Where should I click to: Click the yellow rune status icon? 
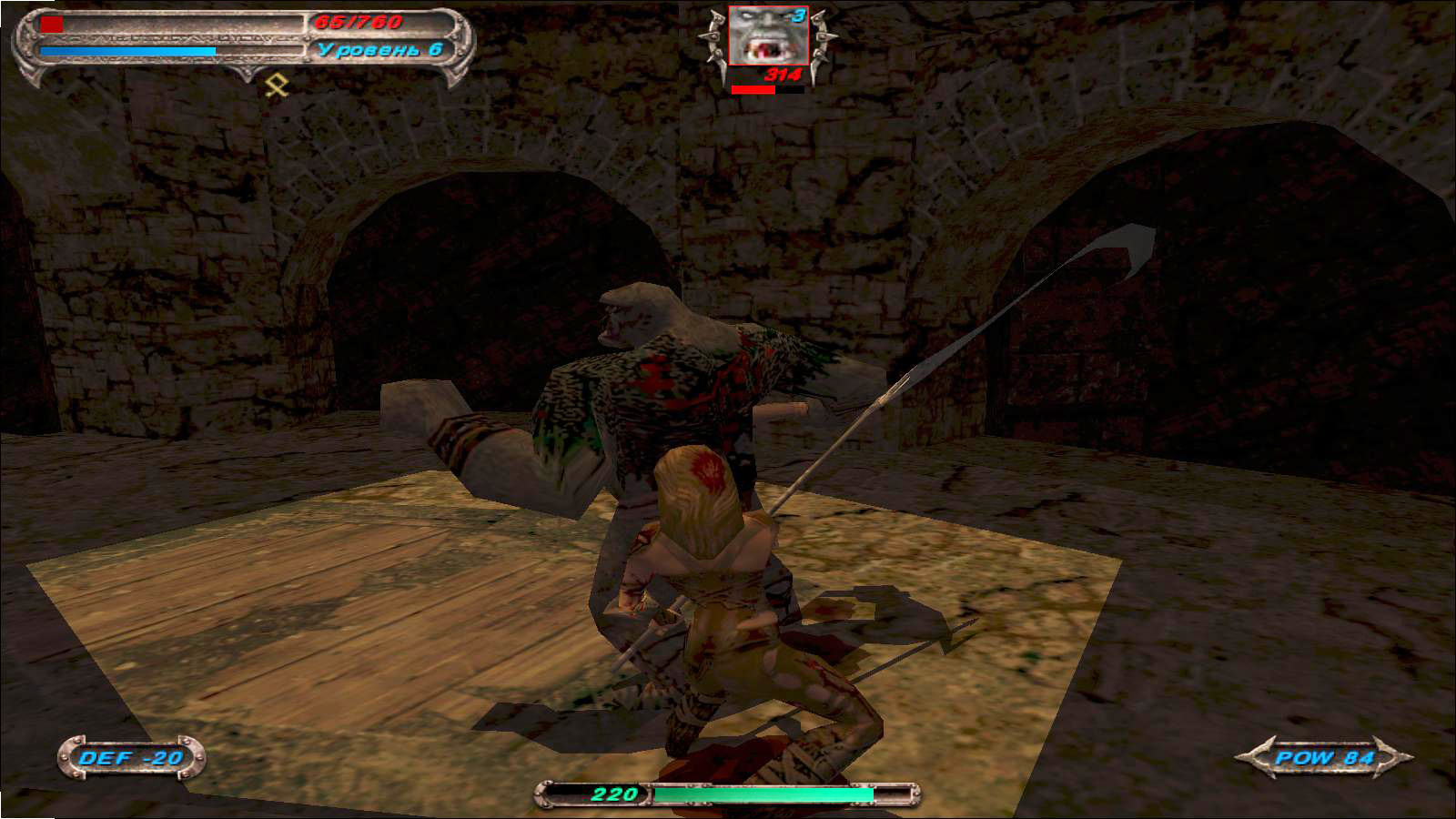click(x=276, y=86)
